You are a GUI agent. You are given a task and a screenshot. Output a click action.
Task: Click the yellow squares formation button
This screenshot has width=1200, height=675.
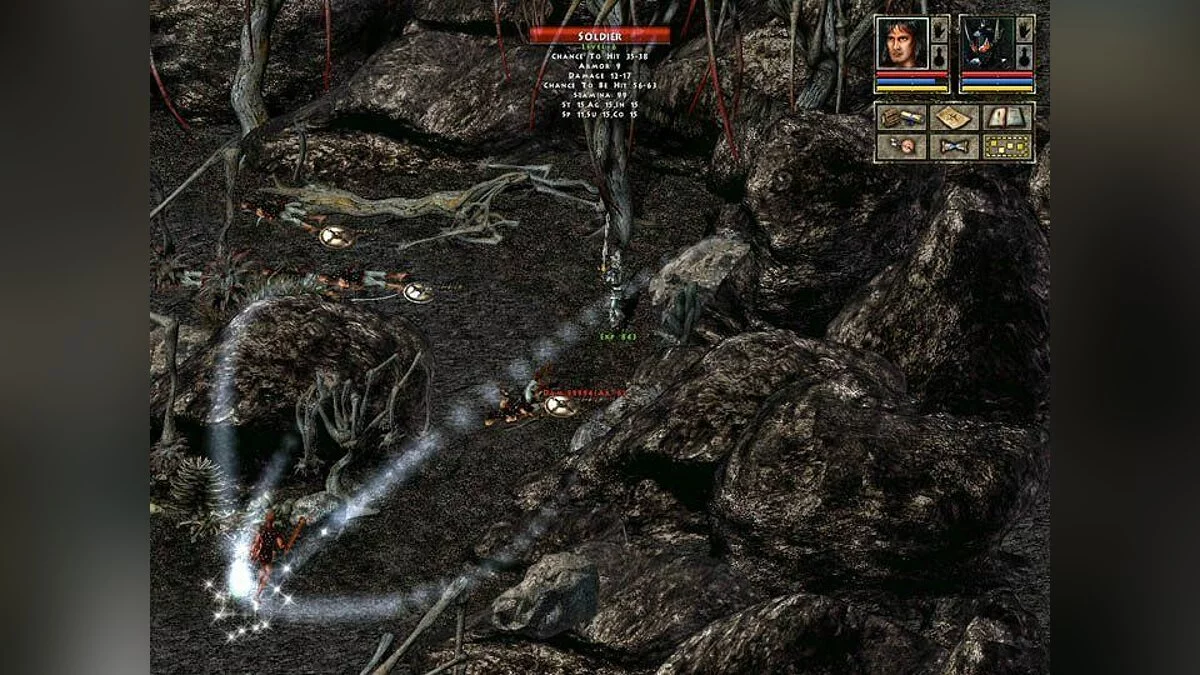[x=1006, y=147]
